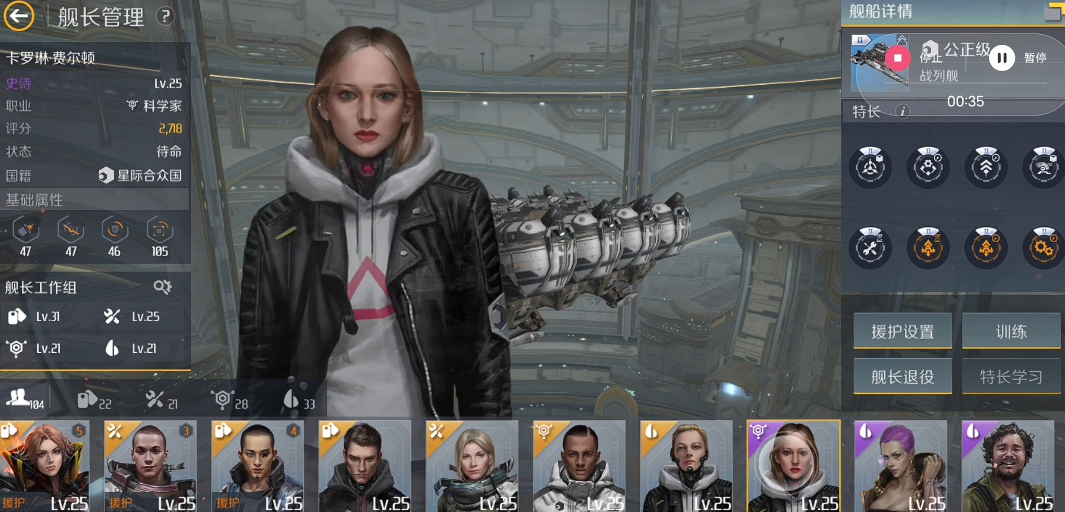Open 特长学习 specialty learning
This screenshot has height=512, width=1065.
coord(1010,376)
